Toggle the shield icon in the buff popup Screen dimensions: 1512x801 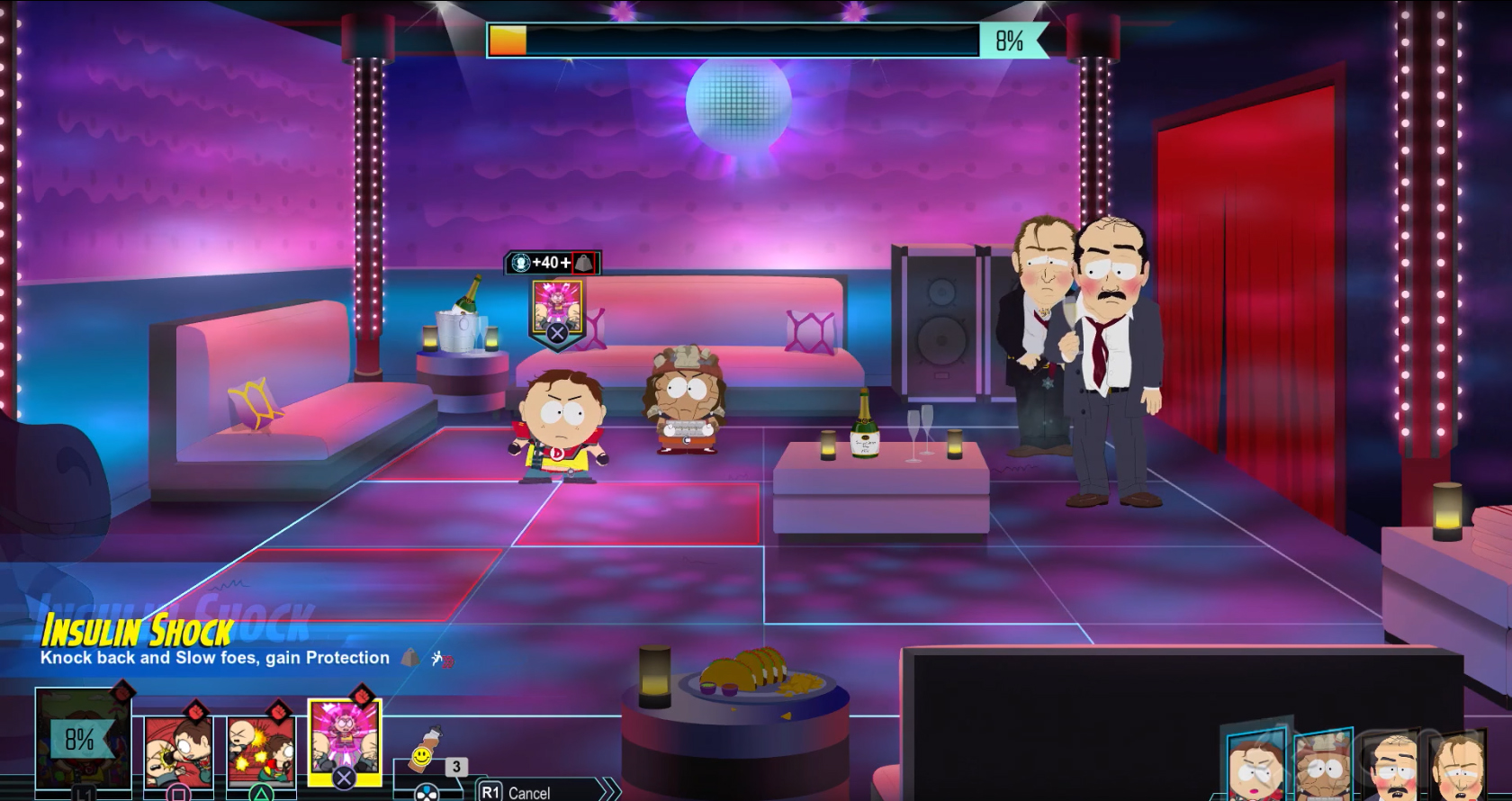[583, 264]
